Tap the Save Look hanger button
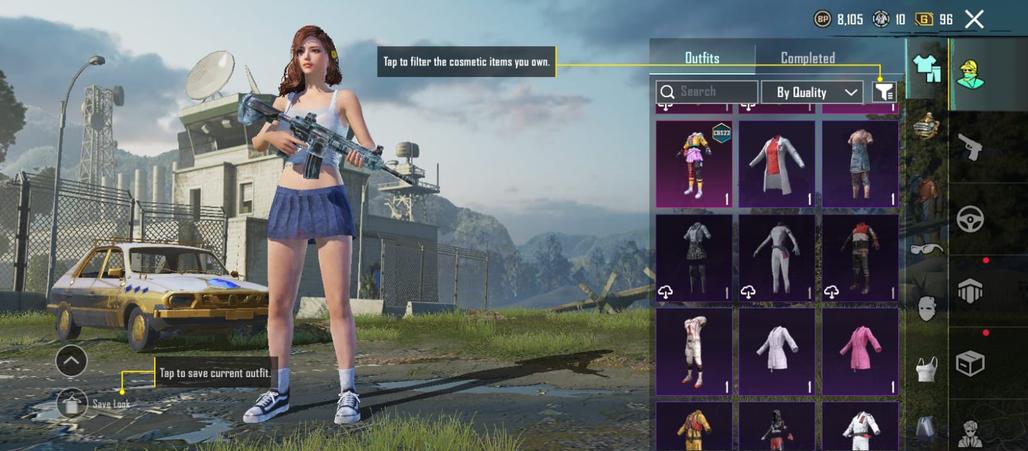The image size is (1028, 451). pyautogui.click(x=71, y=404)
